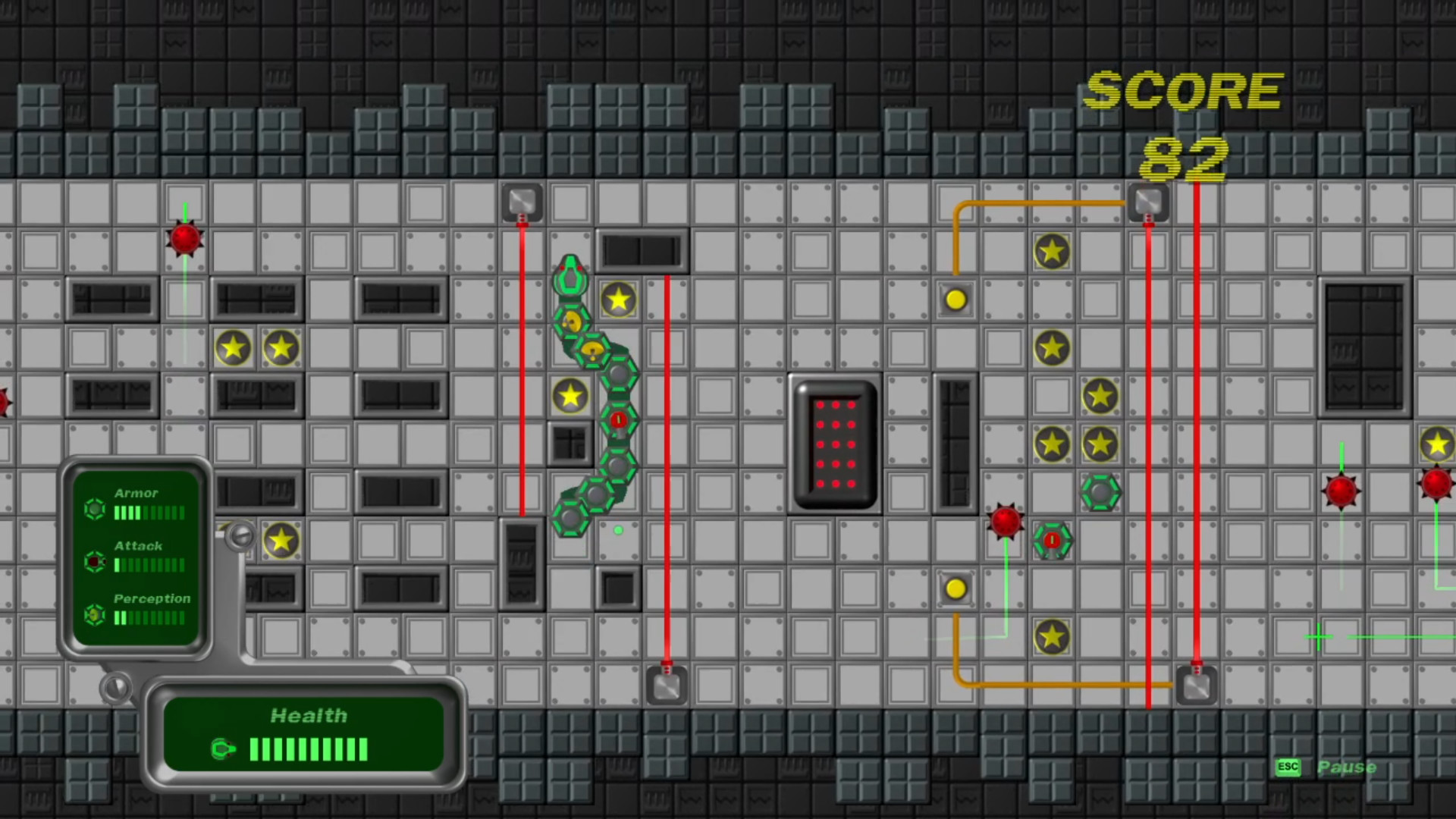1456x819 pixels.
Task: Click the Pause text label
Action: 1348,767
